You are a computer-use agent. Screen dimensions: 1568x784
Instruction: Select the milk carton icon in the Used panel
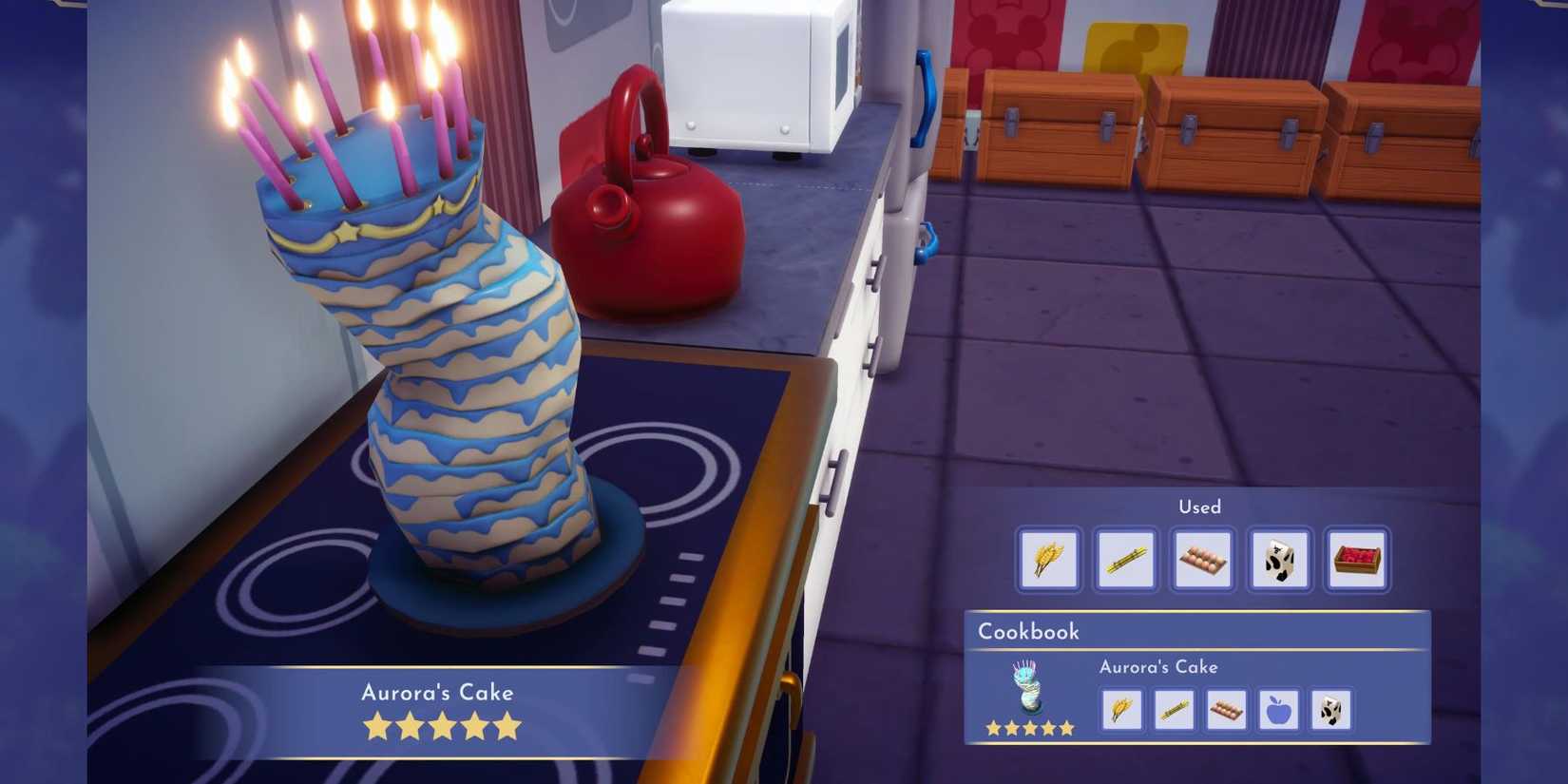click(1279, 560)
